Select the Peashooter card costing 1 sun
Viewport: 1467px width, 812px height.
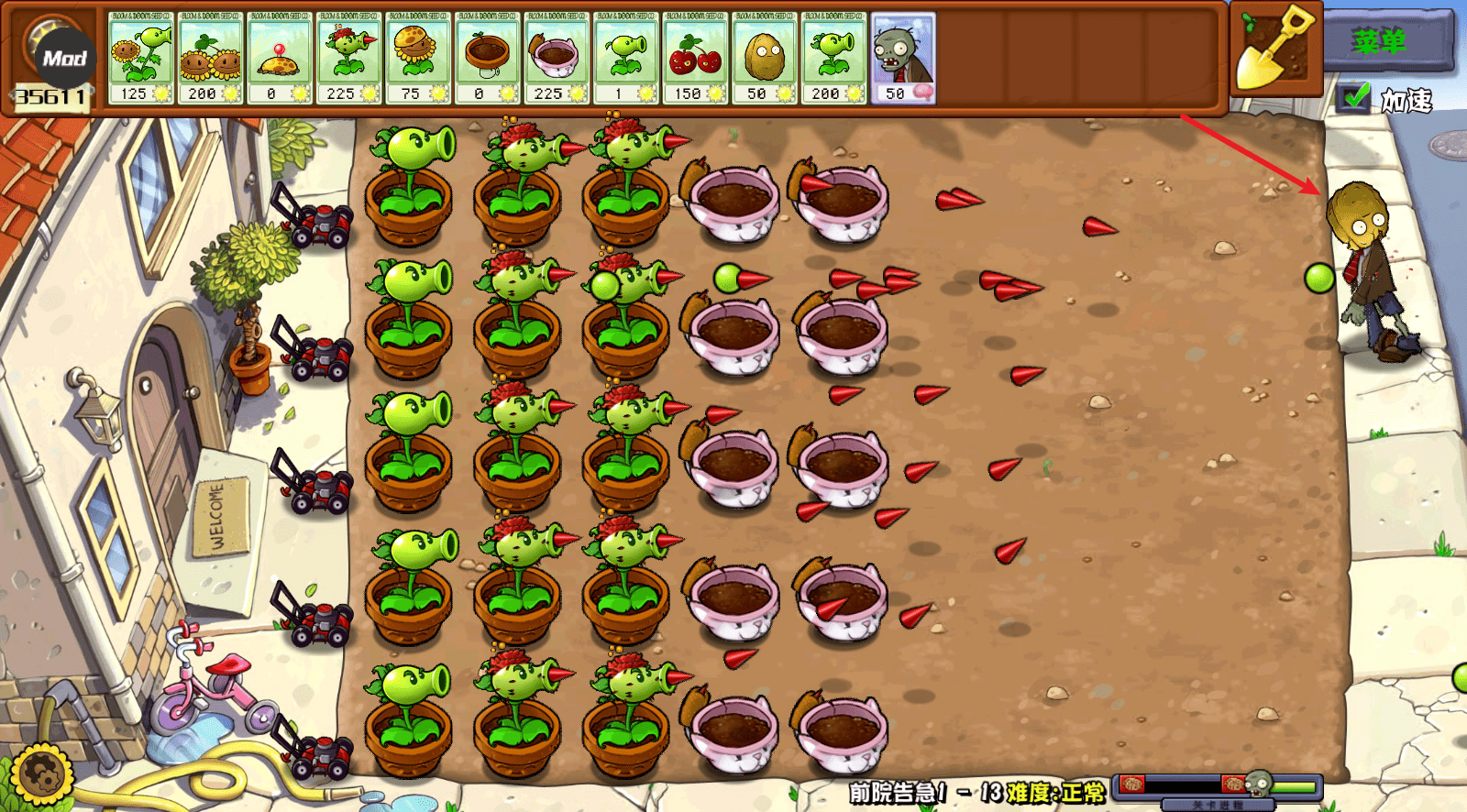point(626,58)
